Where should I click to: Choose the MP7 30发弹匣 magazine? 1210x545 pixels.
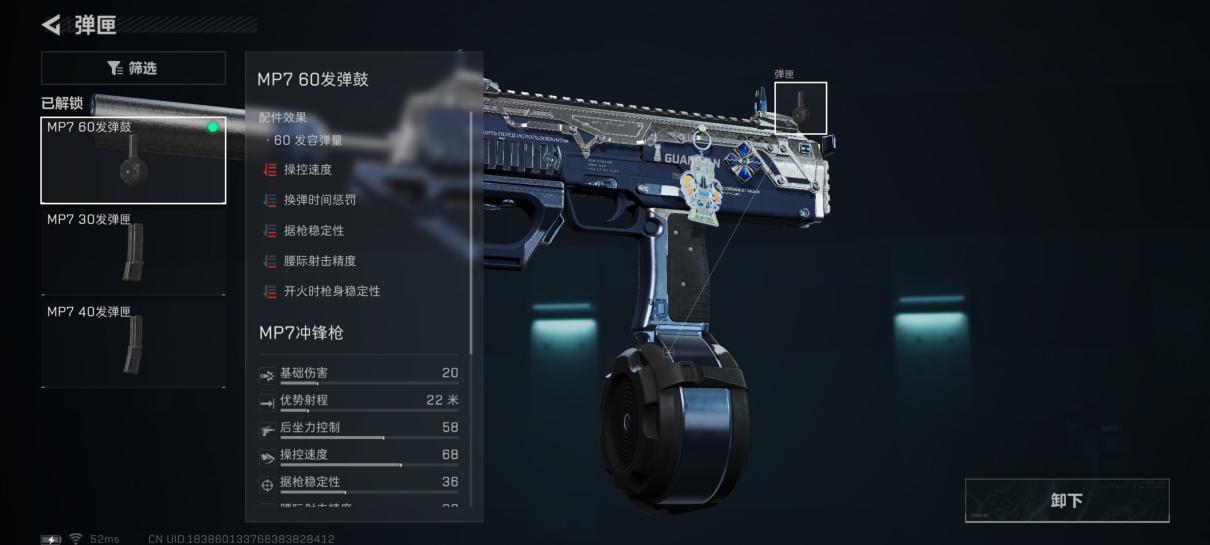(x=133, y=251)
